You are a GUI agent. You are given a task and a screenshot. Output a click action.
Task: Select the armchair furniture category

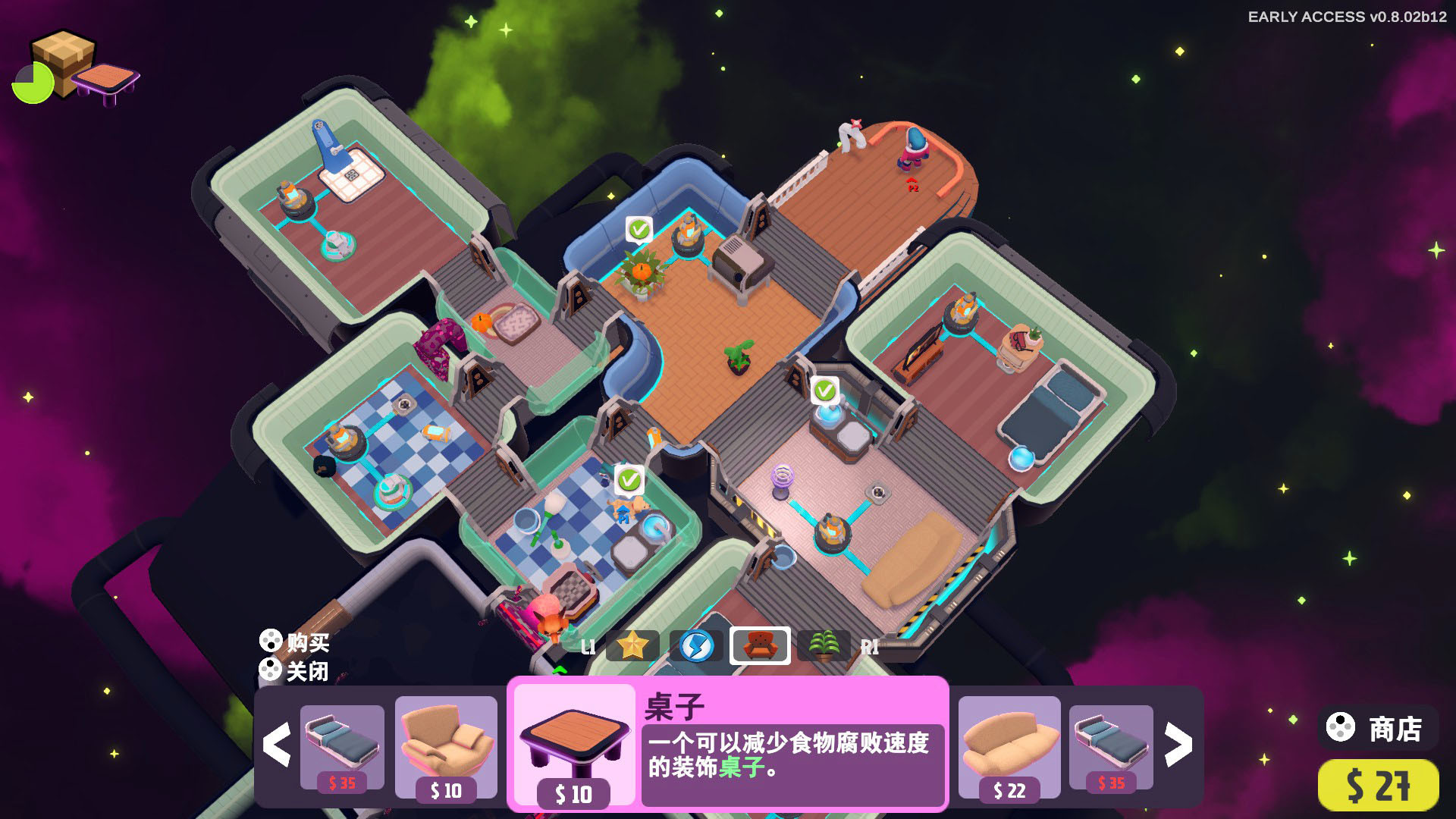tap(760, 646)
